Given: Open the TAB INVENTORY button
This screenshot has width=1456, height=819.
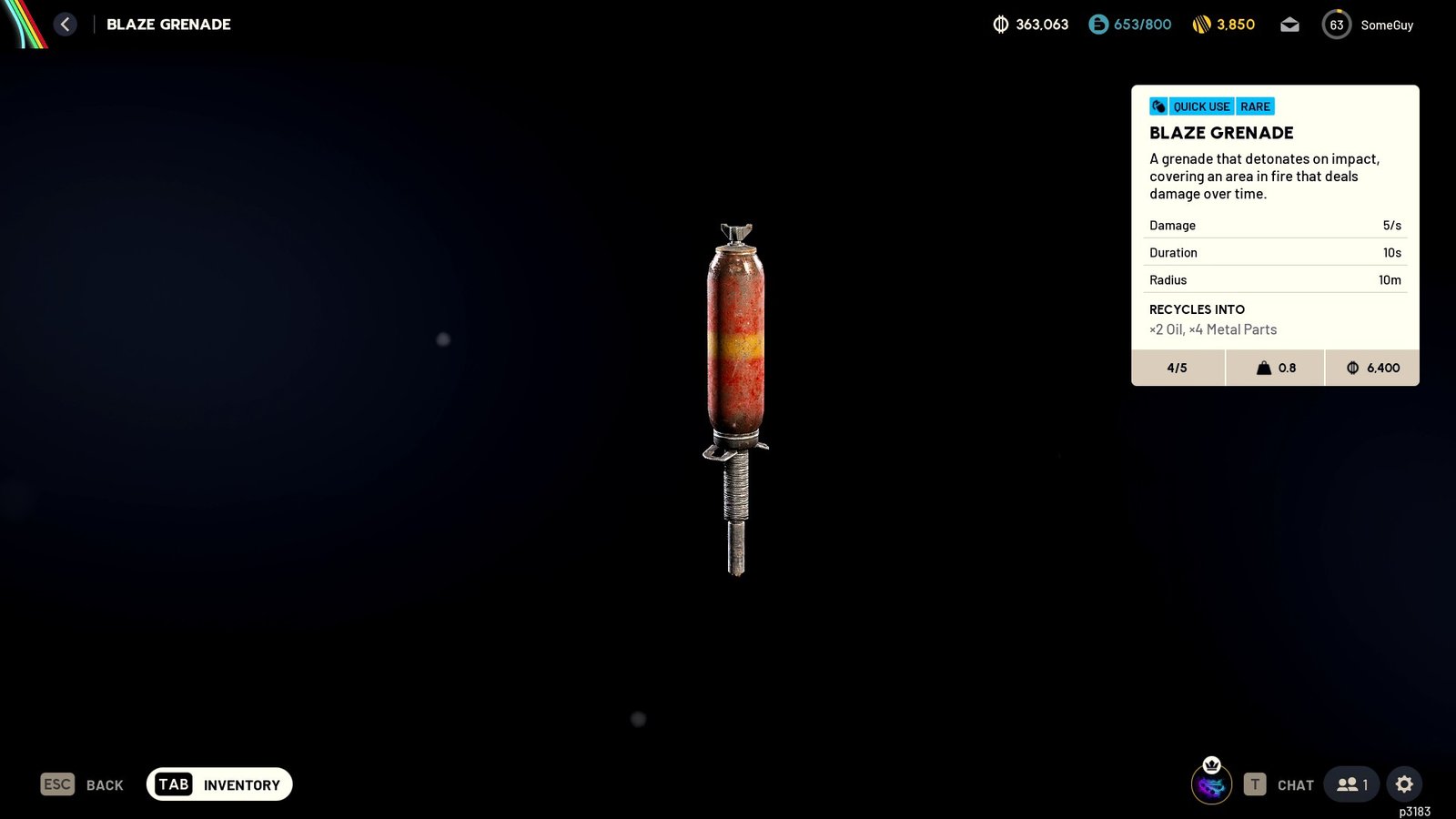Looking at the screenshot, I should pos(218,784).
